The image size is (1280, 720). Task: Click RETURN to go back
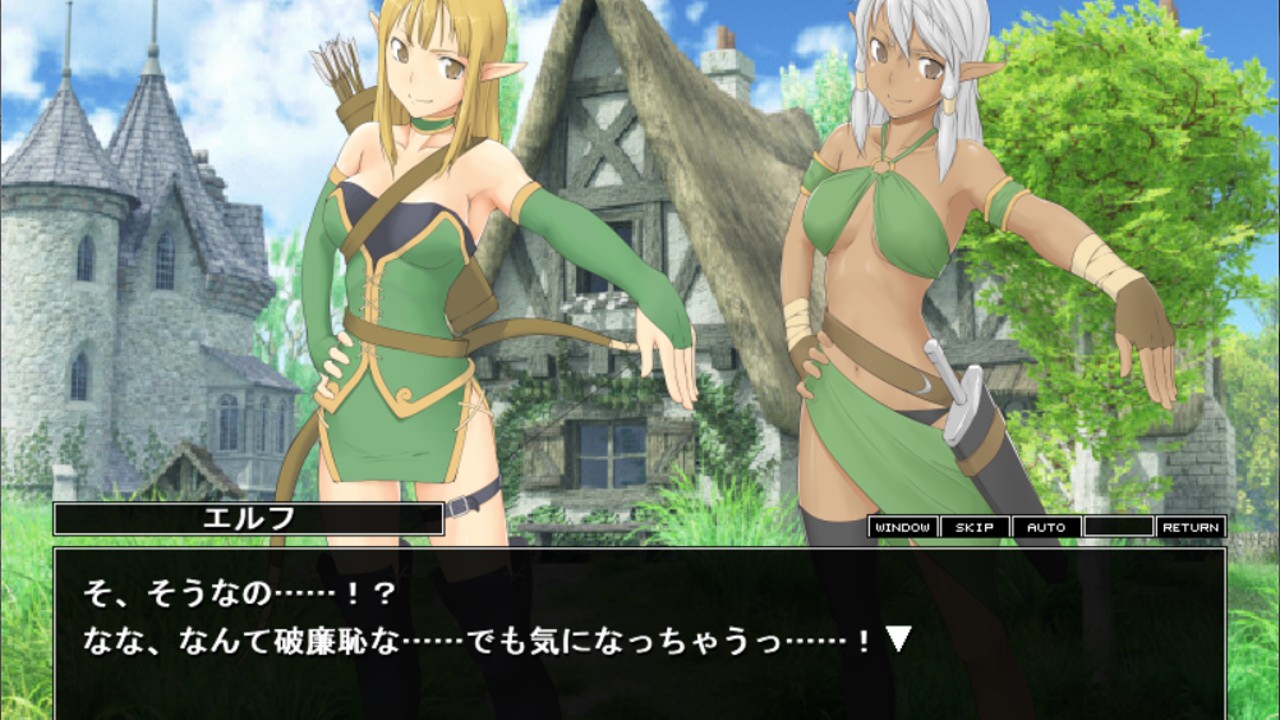coord(1190,526)
